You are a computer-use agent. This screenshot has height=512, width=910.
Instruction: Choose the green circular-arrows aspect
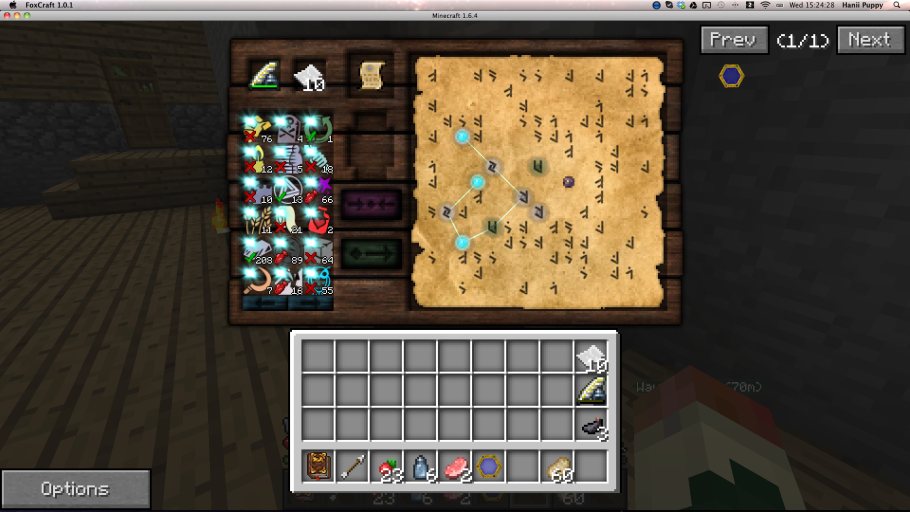[319, 128]
